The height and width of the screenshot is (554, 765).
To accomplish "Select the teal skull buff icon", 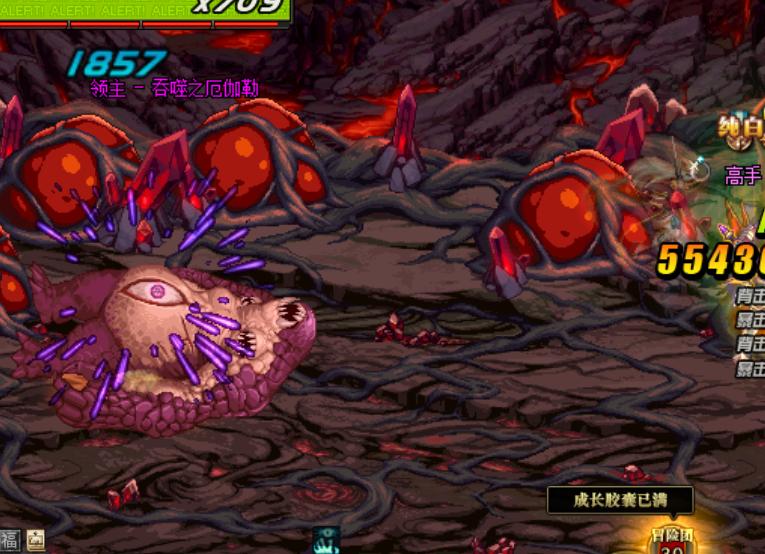I will click(326, 540).
